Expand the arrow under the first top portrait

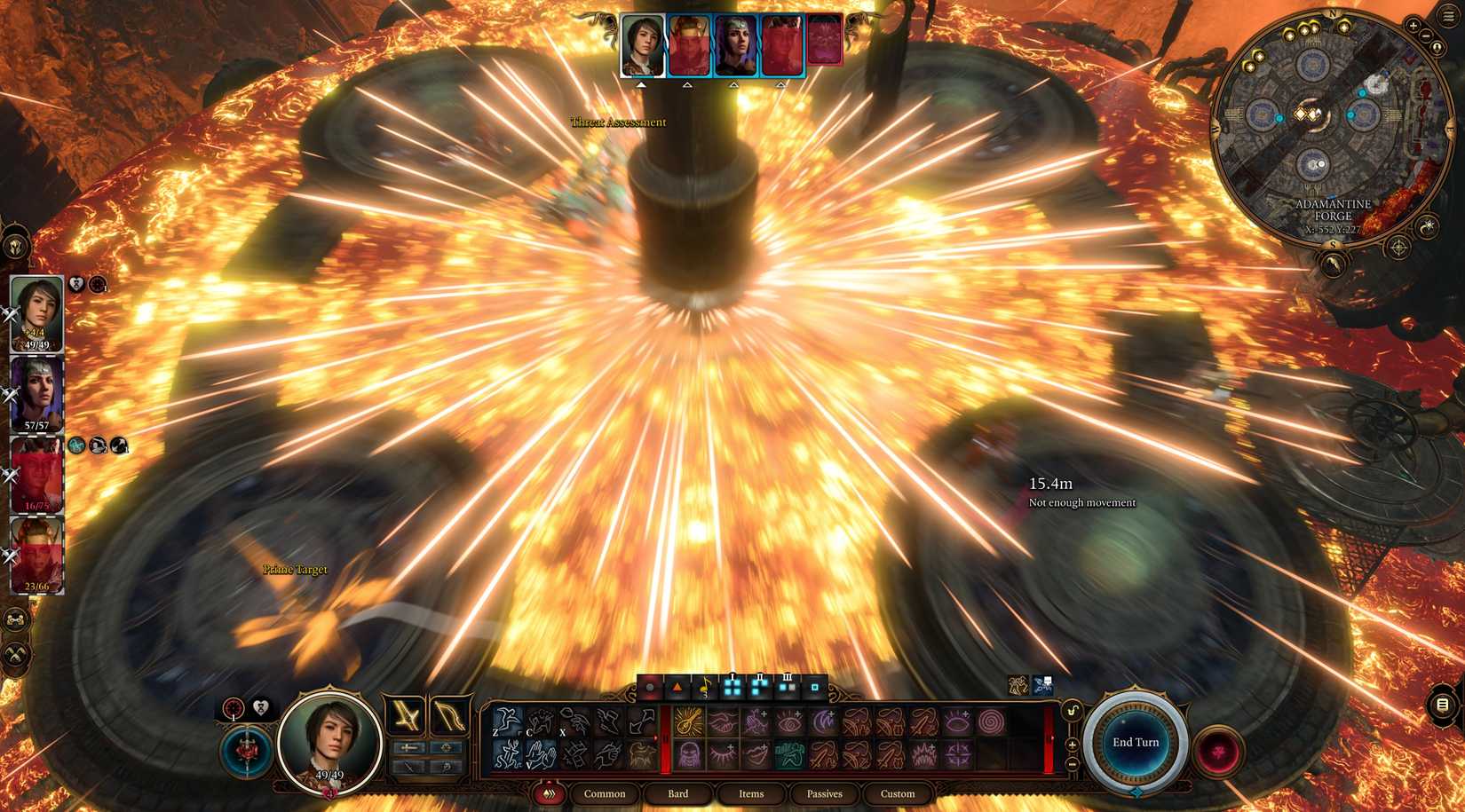642,86
